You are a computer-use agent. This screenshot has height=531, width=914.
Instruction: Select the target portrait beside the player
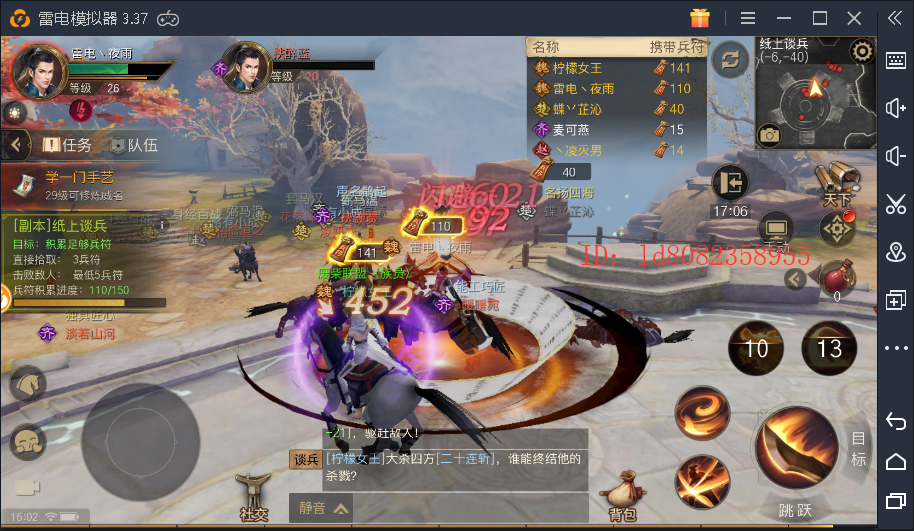(x=245, y=67)
